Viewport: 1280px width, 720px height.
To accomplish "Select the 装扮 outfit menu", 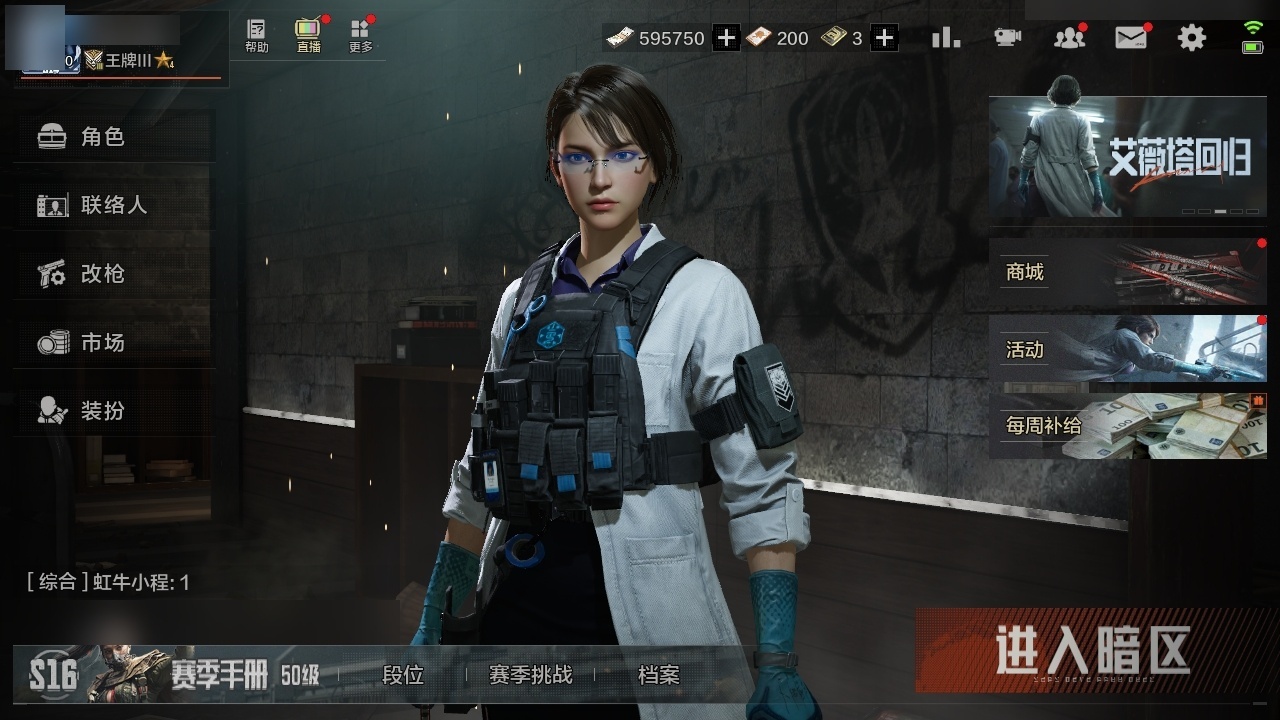I will pyautogui.click(x=102, y=411).
